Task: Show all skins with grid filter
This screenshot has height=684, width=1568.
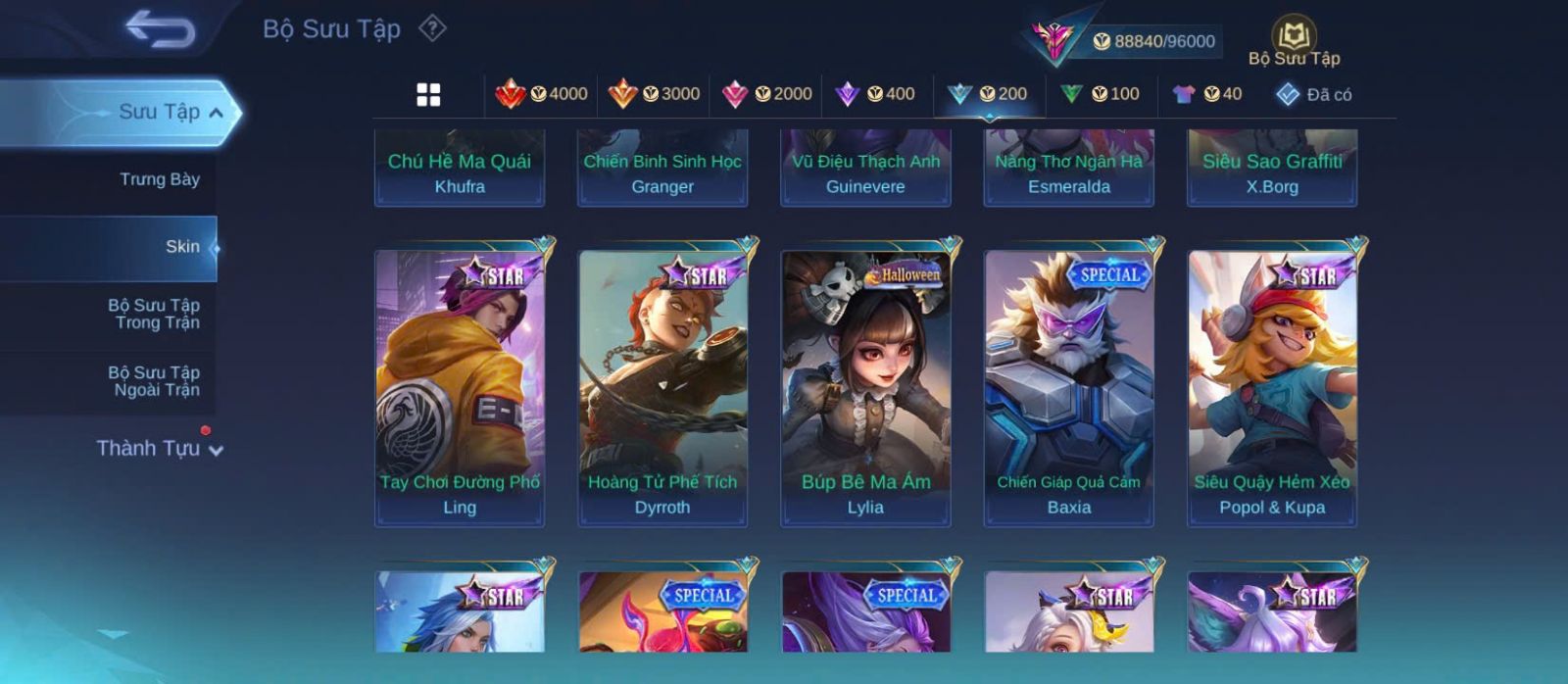Action: pyautogui.click(x=428, y=94)
